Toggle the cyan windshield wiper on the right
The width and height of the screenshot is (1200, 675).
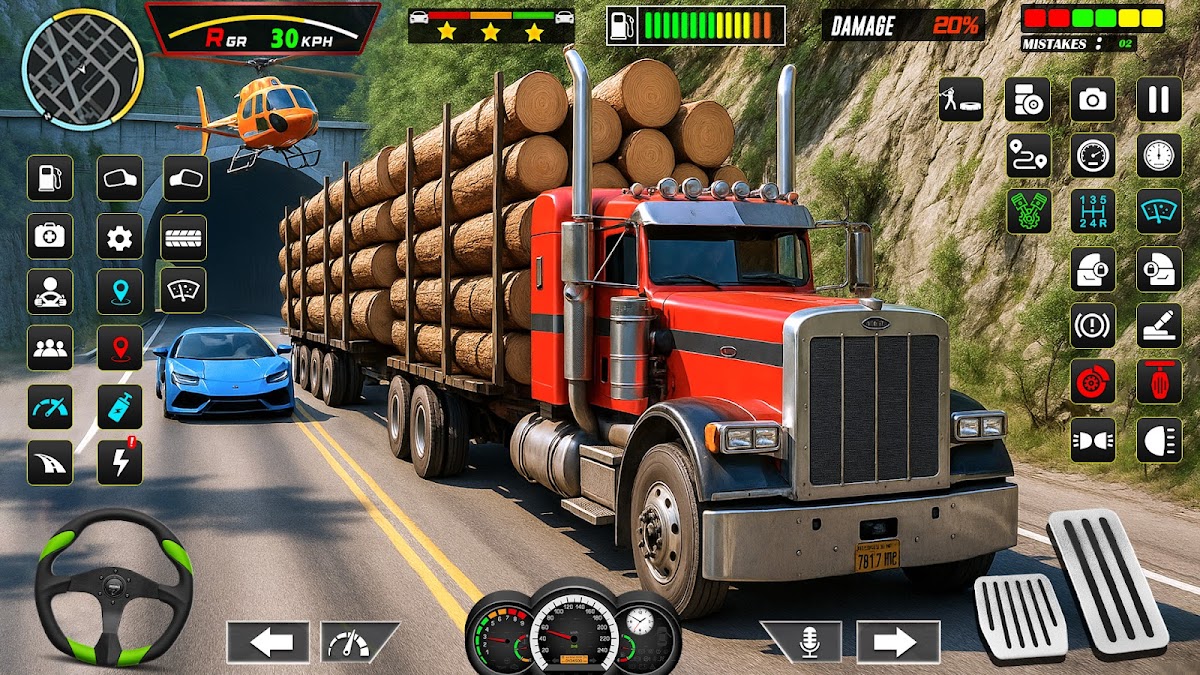1158,211
